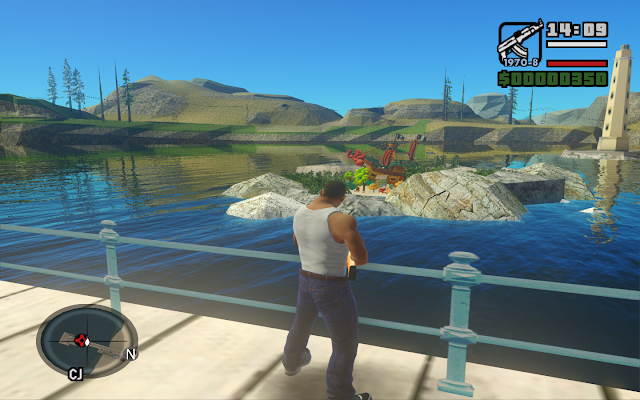This screenshot has height=400, width=640.
Task: Select the AK-47 weapon icon
Action: (x=520, y=44)
